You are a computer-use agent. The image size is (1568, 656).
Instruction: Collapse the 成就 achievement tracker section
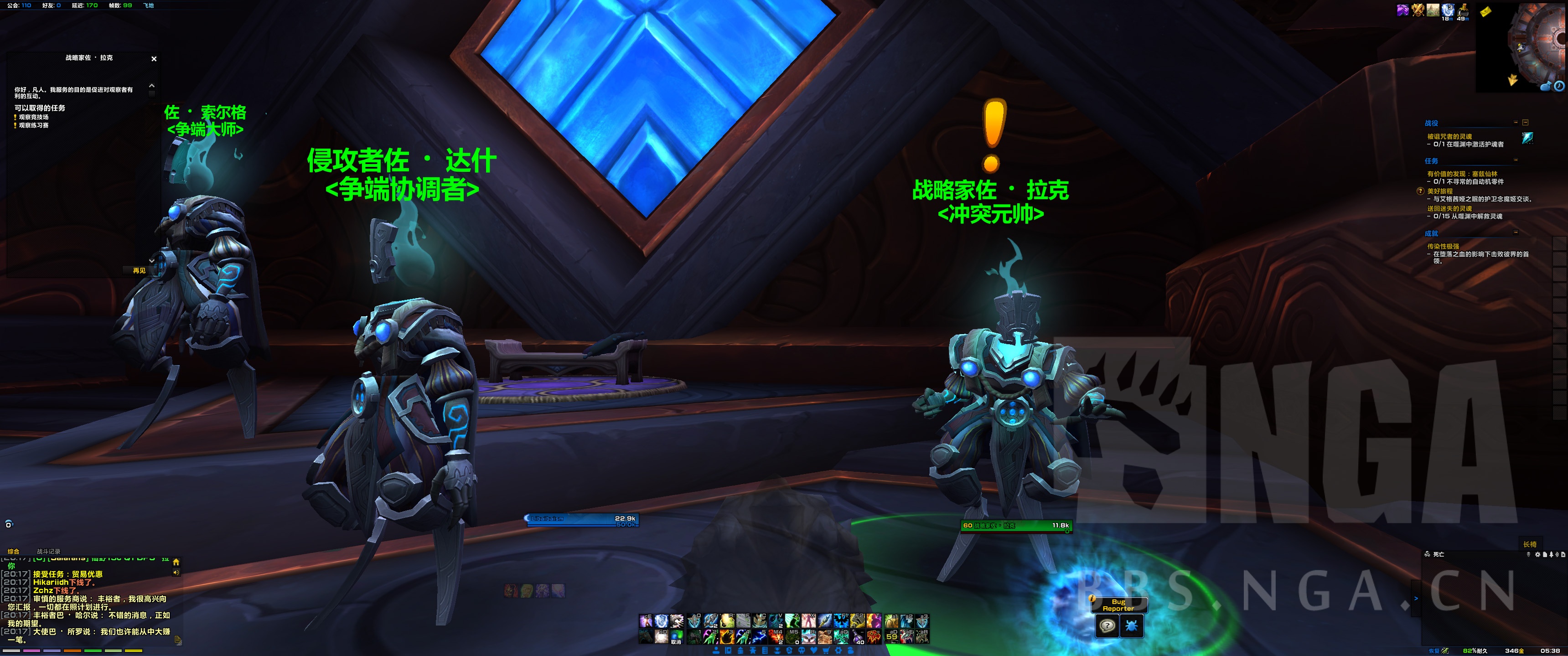coord(1515,232)
